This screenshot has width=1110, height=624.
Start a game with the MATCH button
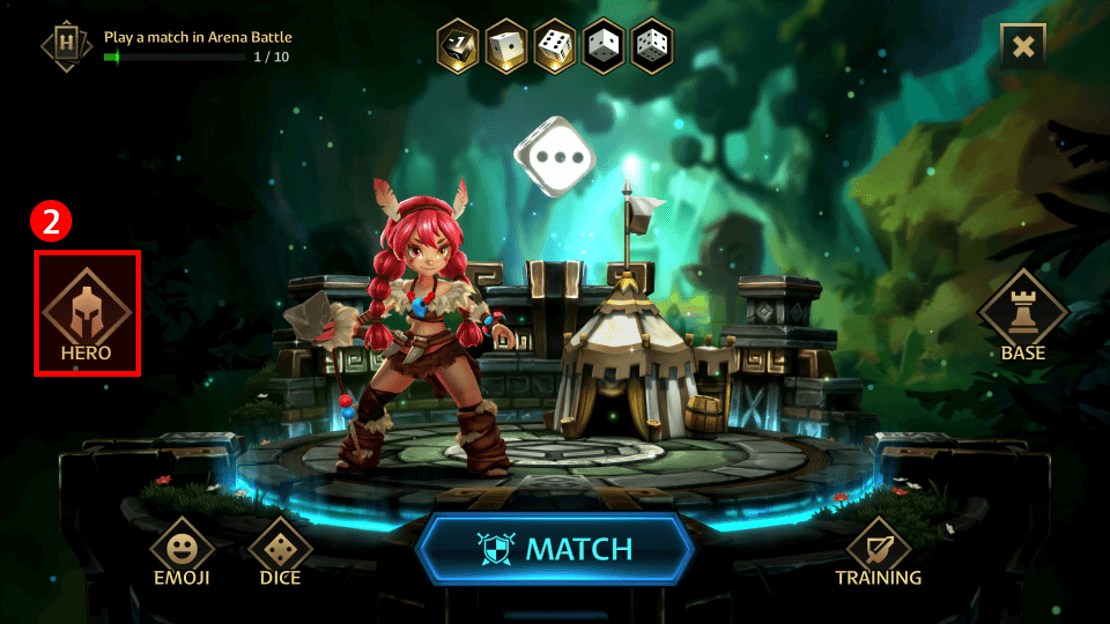[554, 549]
